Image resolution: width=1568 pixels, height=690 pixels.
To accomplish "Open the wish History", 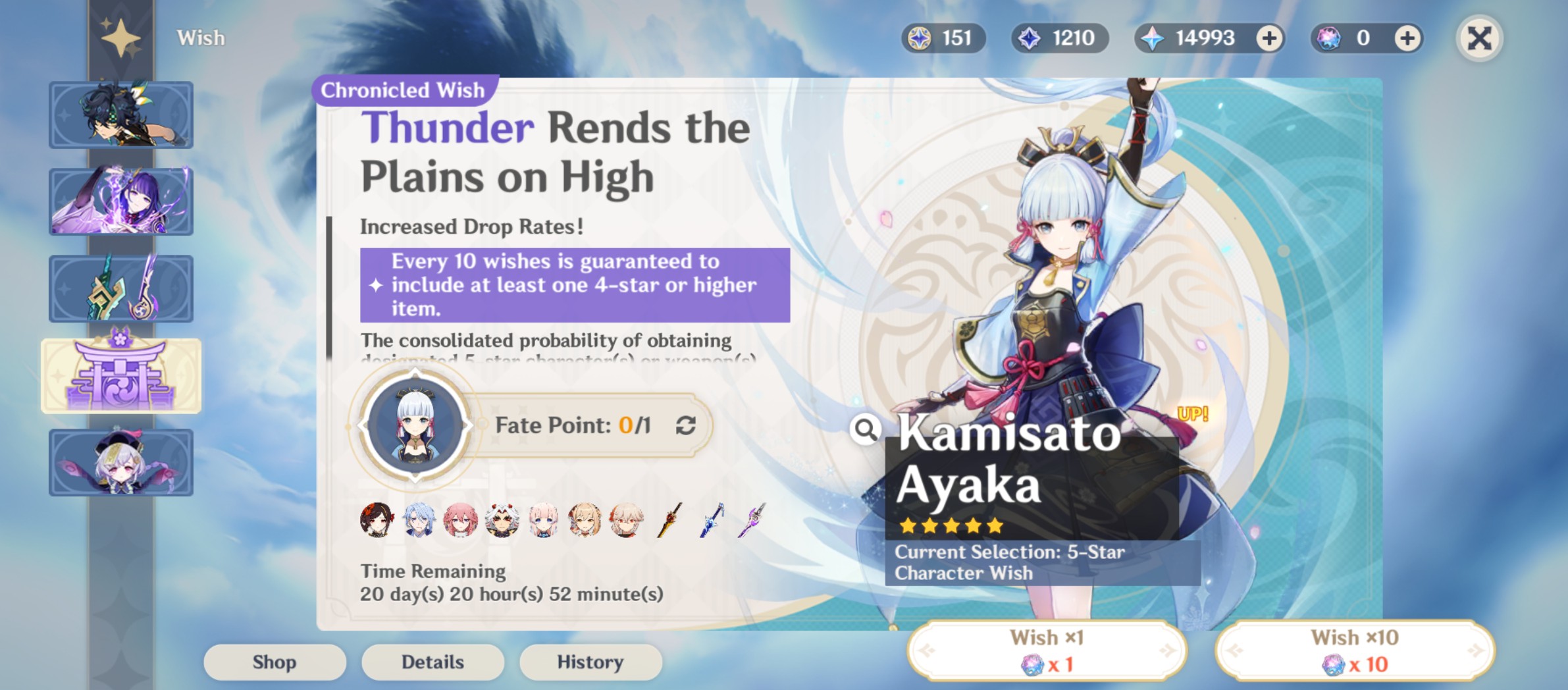I will [590, 662].
